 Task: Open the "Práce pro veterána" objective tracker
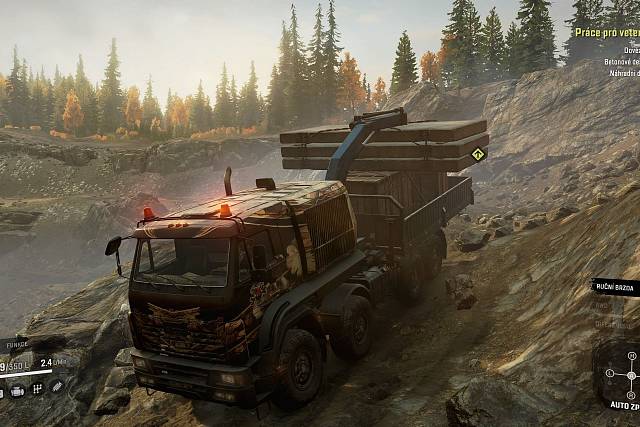606,33
